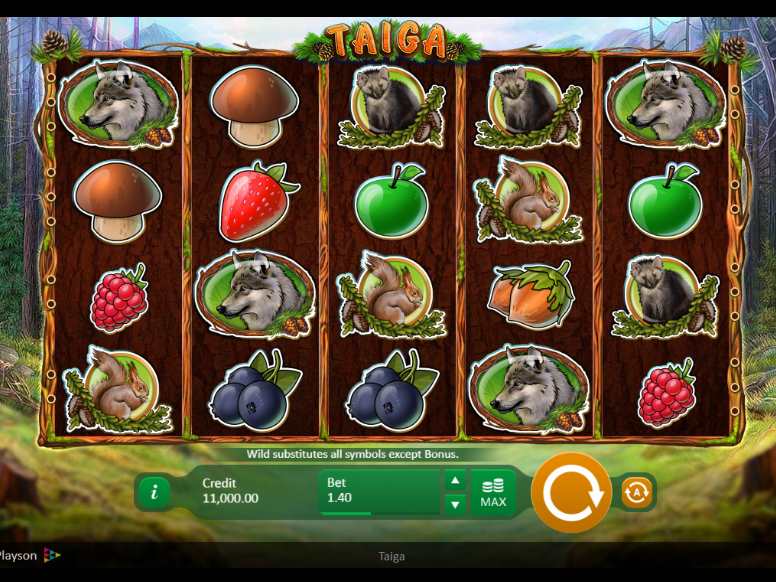Decrease the bet with the down arrow
The width and height of the screenshot is (776, 582).
[454, 504]
